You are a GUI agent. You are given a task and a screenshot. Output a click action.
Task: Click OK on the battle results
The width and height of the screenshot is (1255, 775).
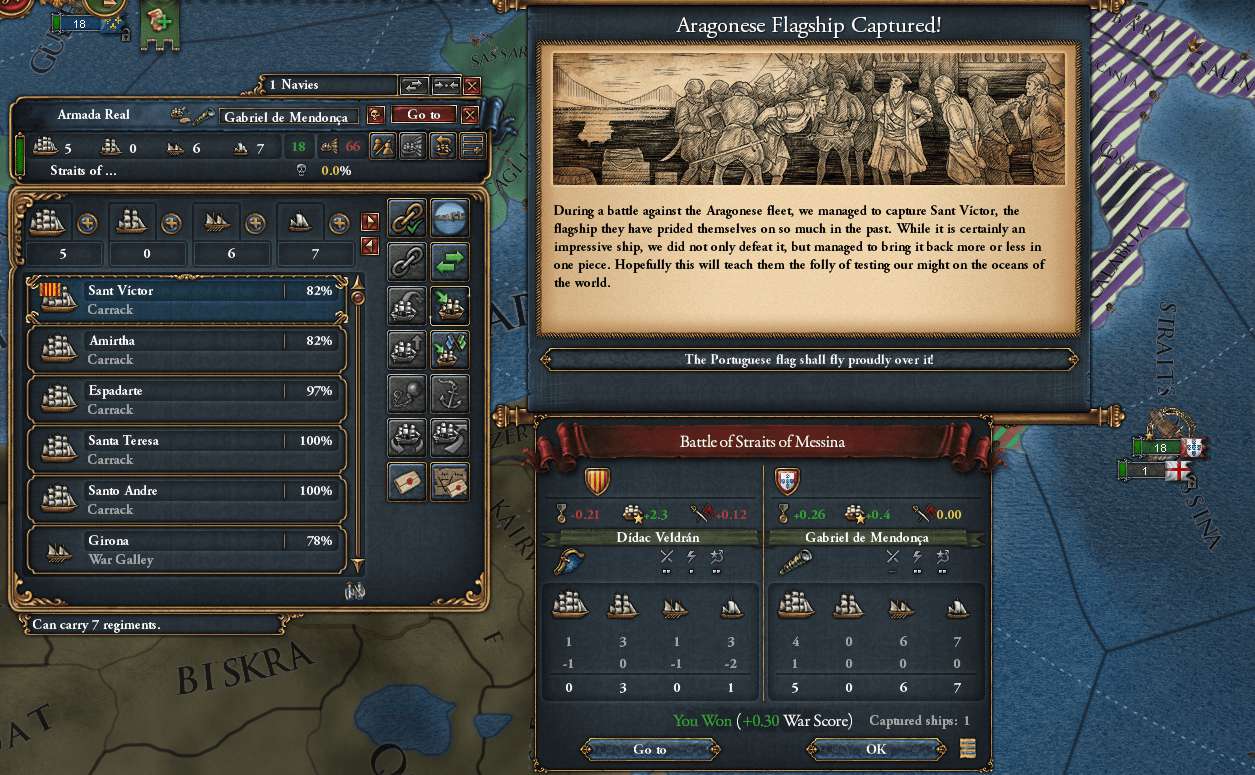pos(876,749)
